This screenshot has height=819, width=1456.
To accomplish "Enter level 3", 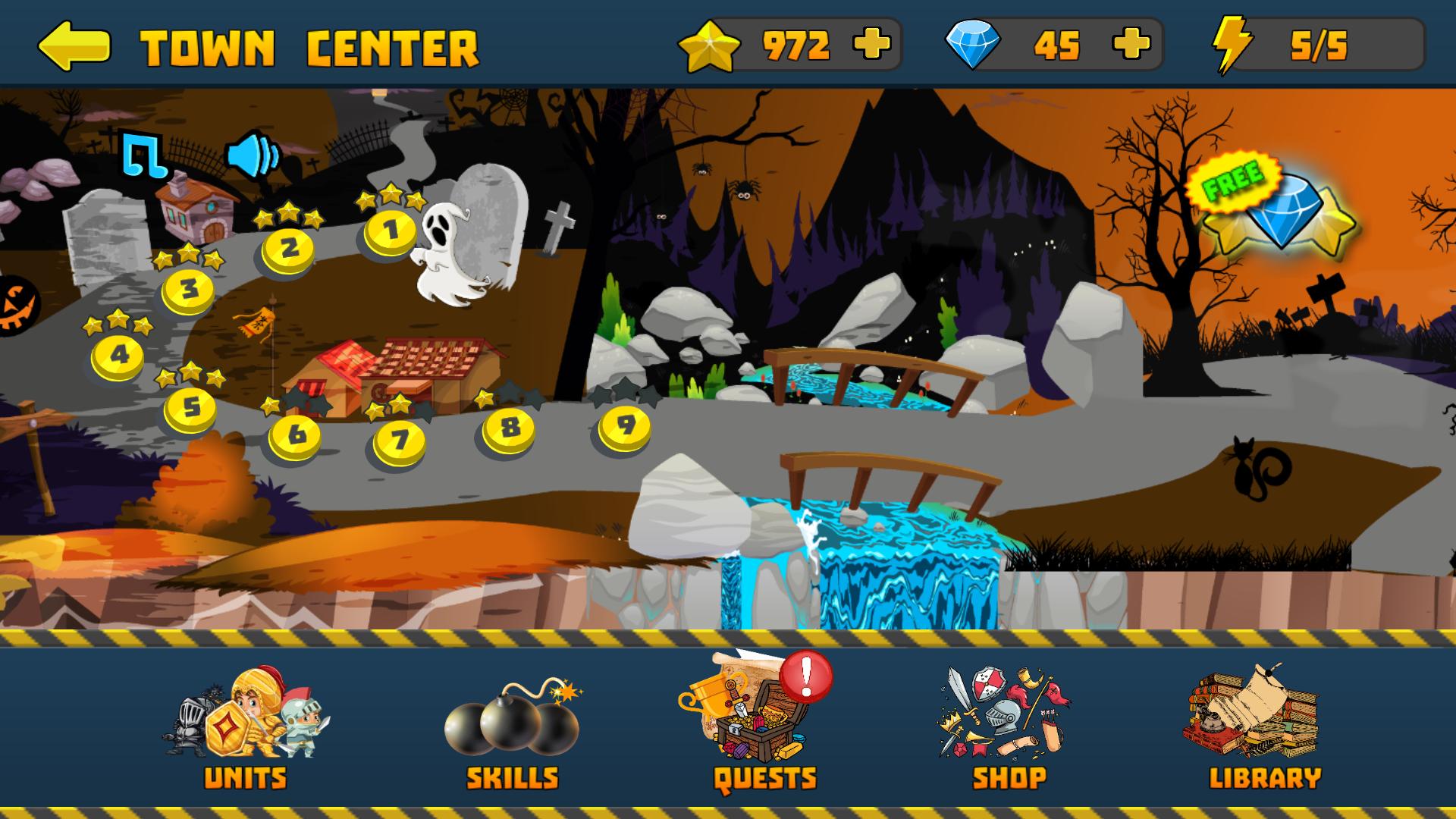I will coord(188,290).
